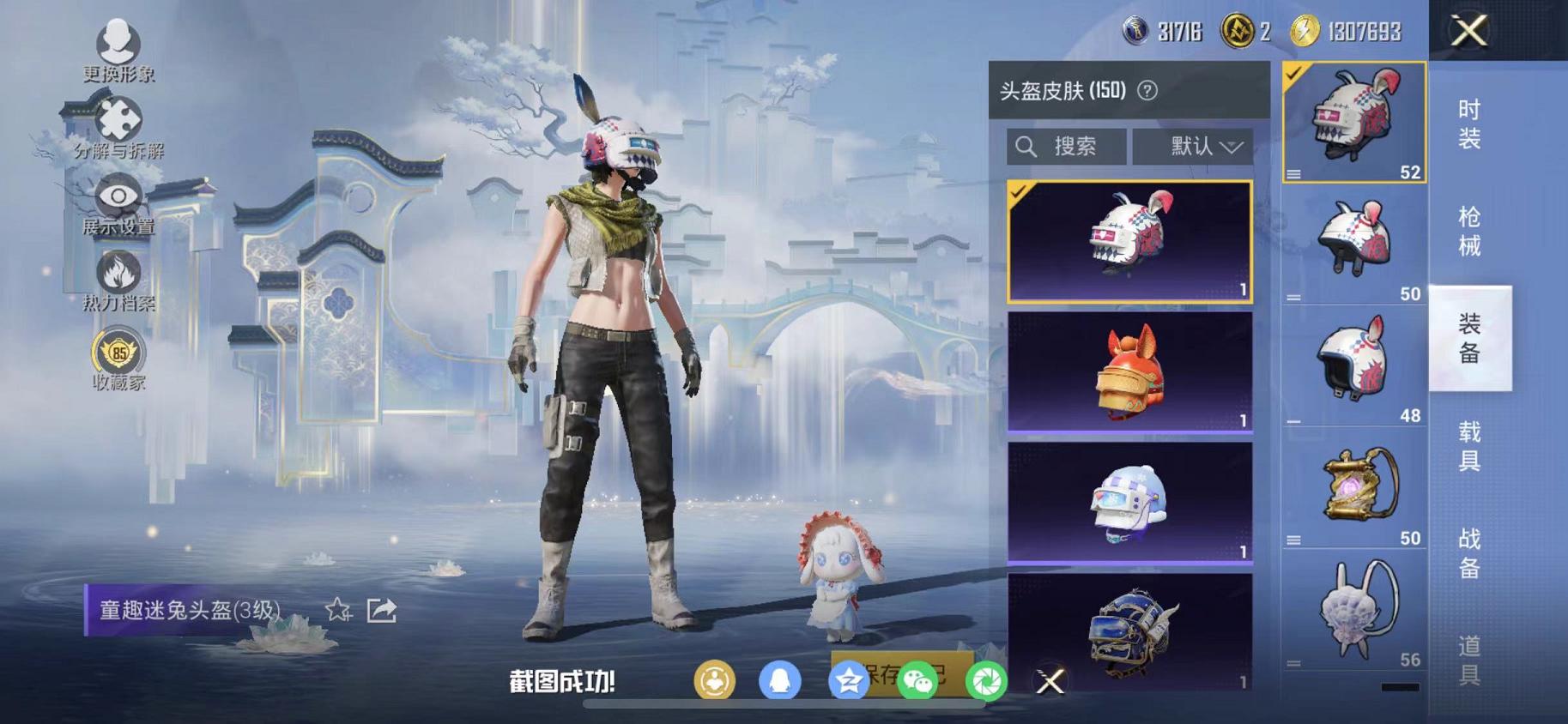The image size is (1568, 724).
Task: Click the 搜索 search button
Action: click(1065, 146)
